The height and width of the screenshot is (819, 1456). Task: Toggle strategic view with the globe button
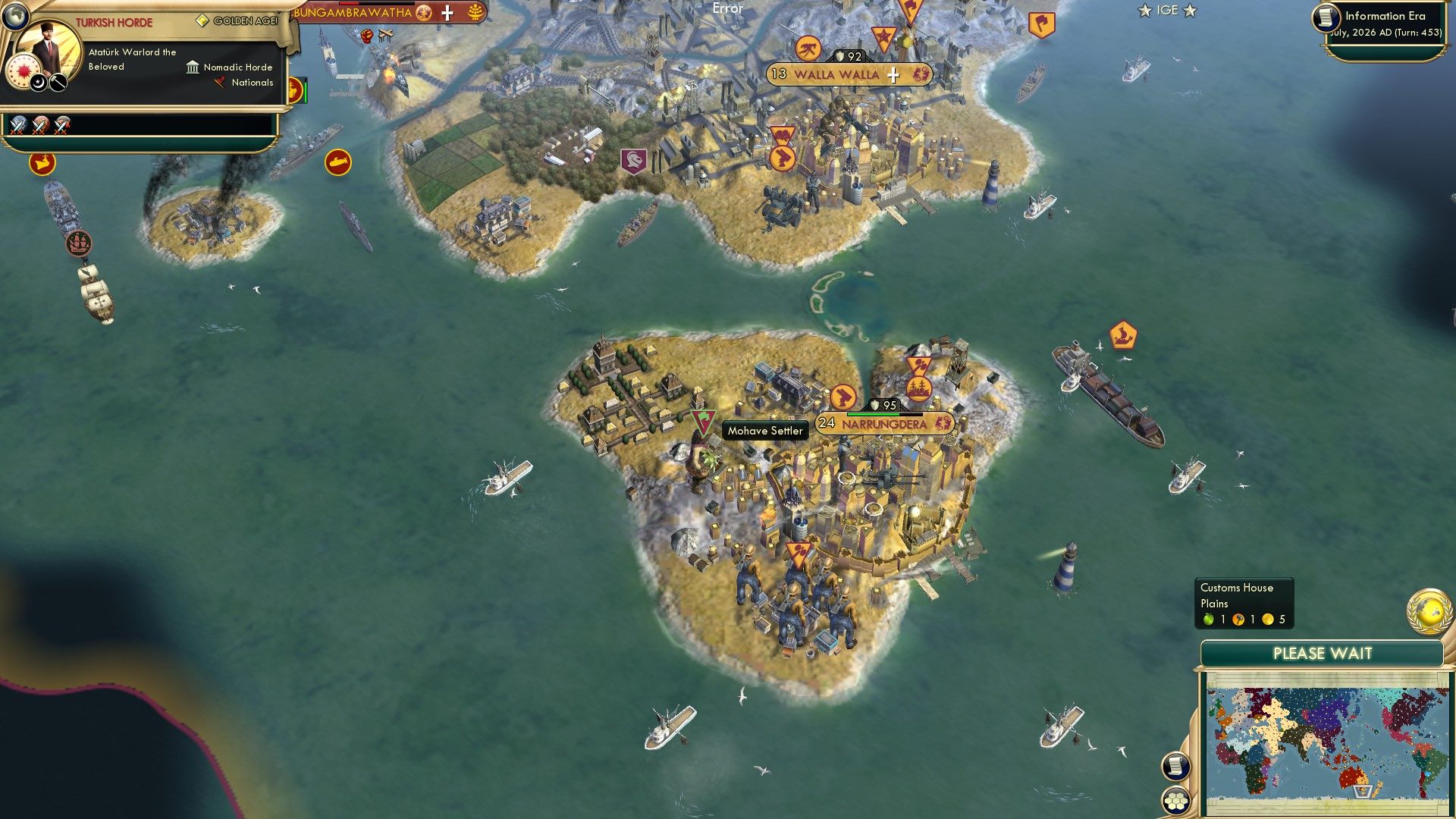tap(15, 16)
